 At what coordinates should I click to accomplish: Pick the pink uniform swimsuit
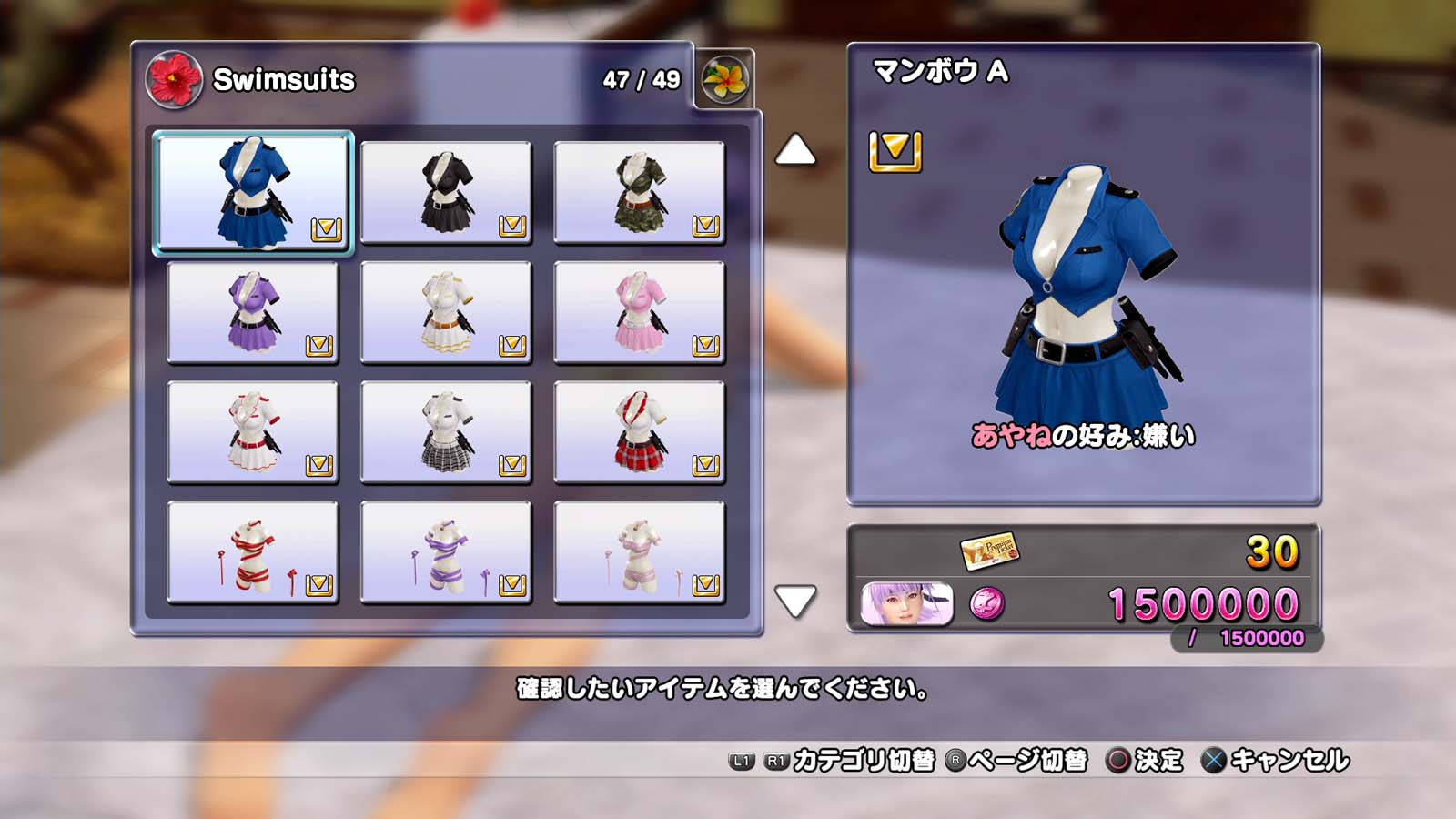[639, 312]
